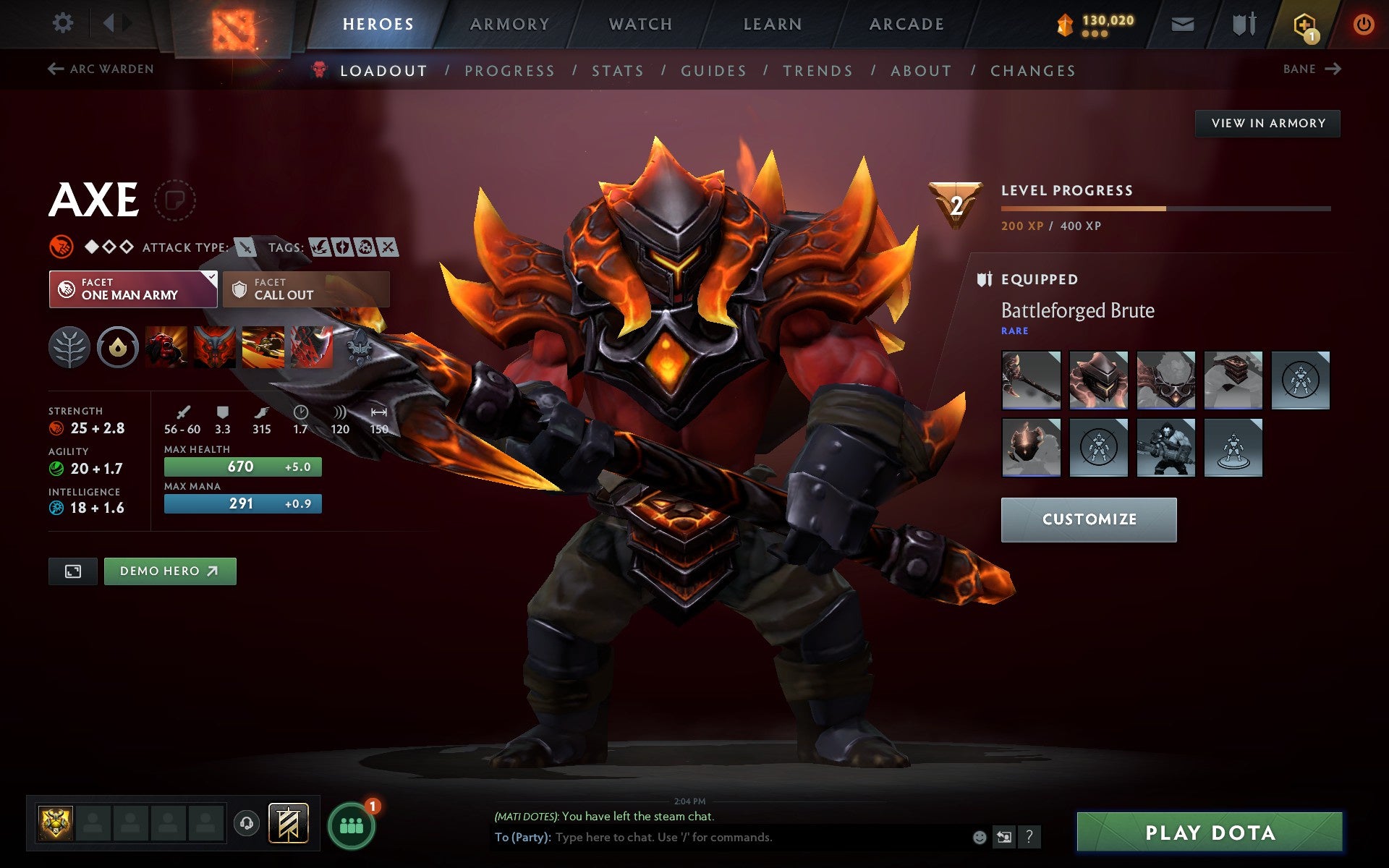Switch to the Call Out facet
Image resolution: width=1389 pixels, height=868 pixels.
pos(304,289)
